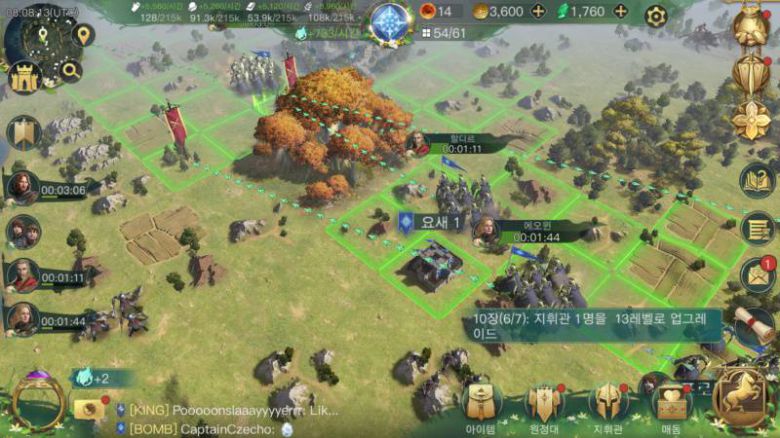Enter the city via the castle icon

pyautogui.click(x=23, y=77)
